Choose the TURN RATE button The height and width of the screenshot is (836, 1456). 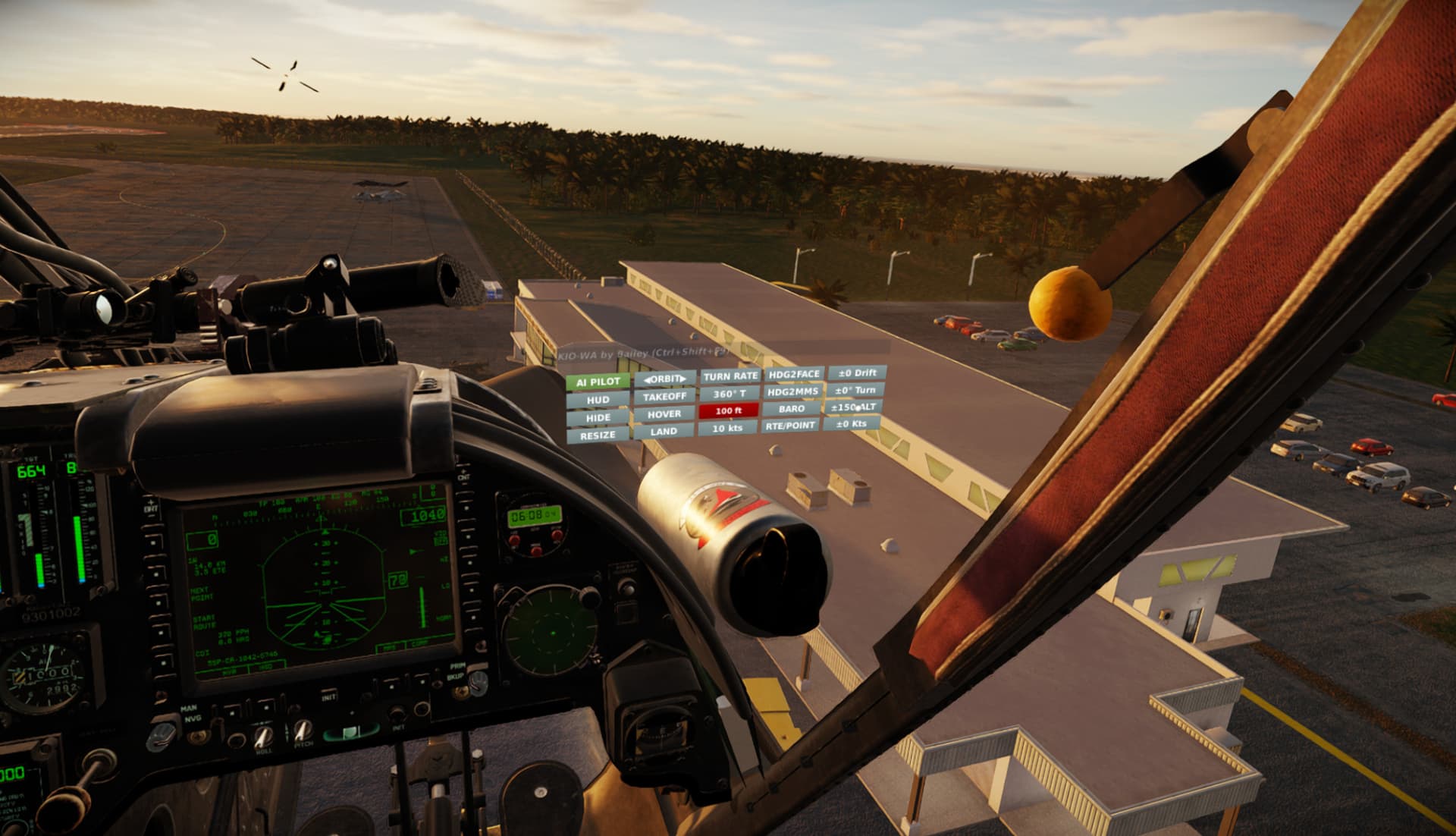point(730,376)
